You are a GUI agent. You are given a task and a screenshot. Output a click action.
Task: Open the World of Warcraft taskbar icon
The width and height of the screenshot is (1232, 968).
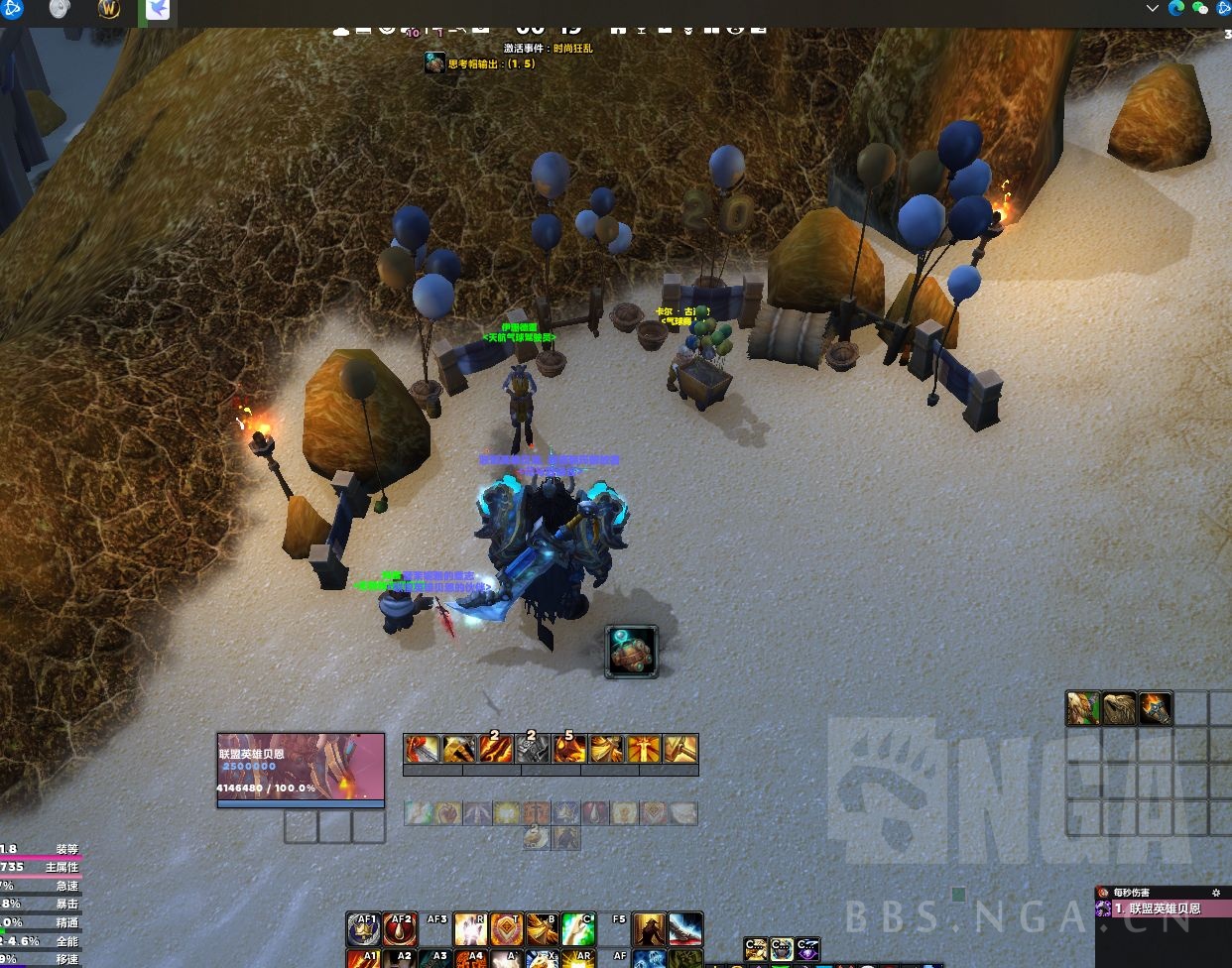pos(110,10)
